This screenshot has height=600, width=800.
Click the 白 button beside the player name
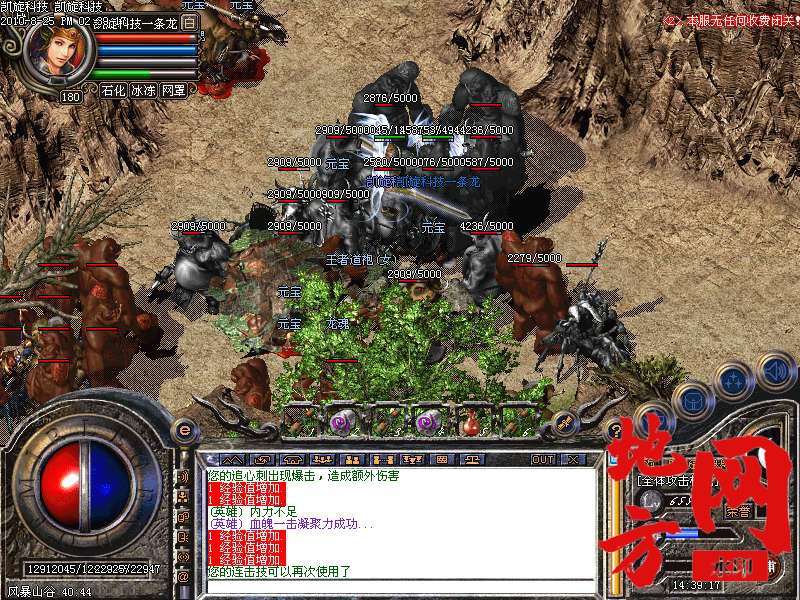[191, 22]
